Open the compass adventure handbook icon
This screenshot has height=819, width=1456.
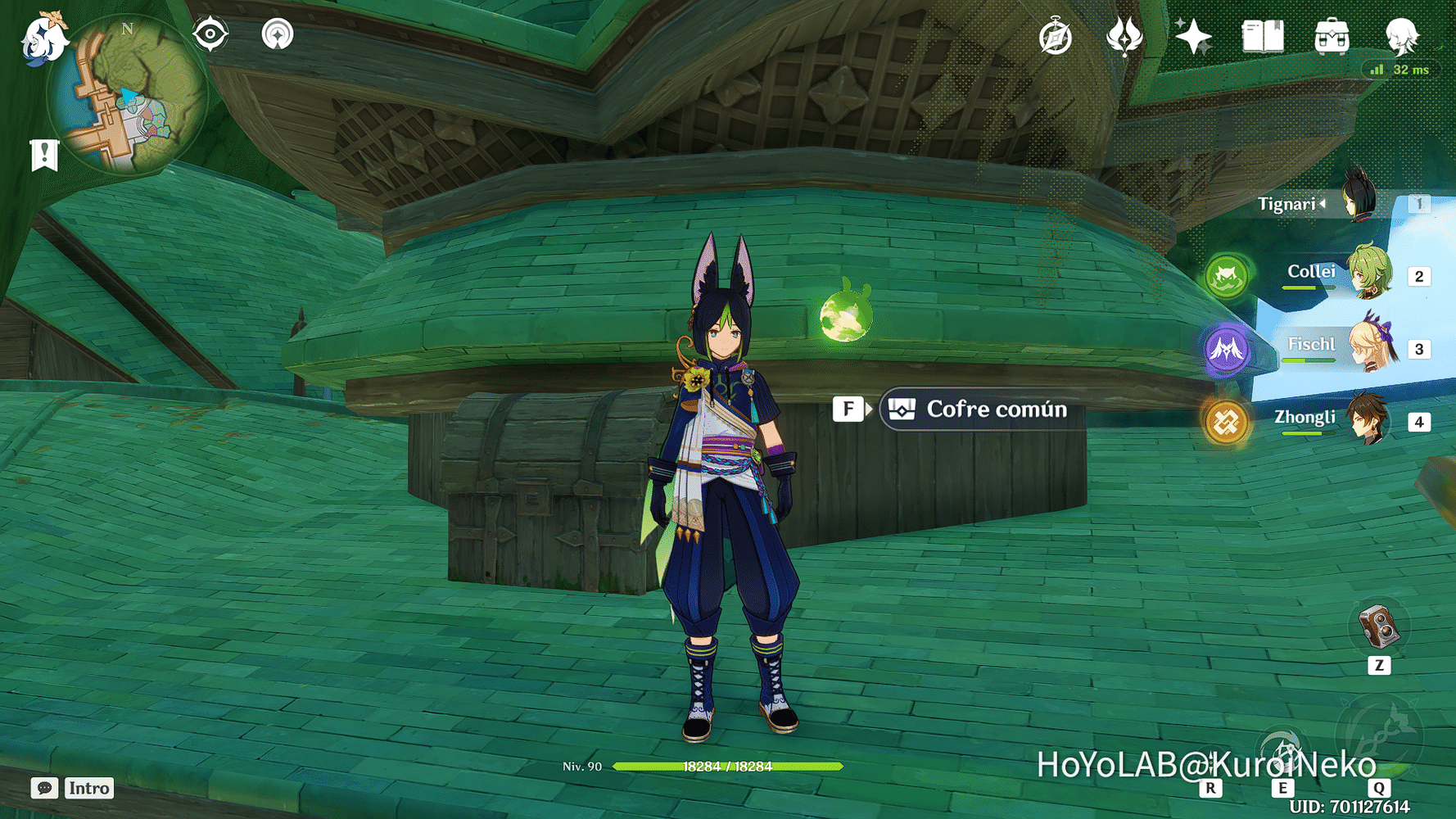1056,38
